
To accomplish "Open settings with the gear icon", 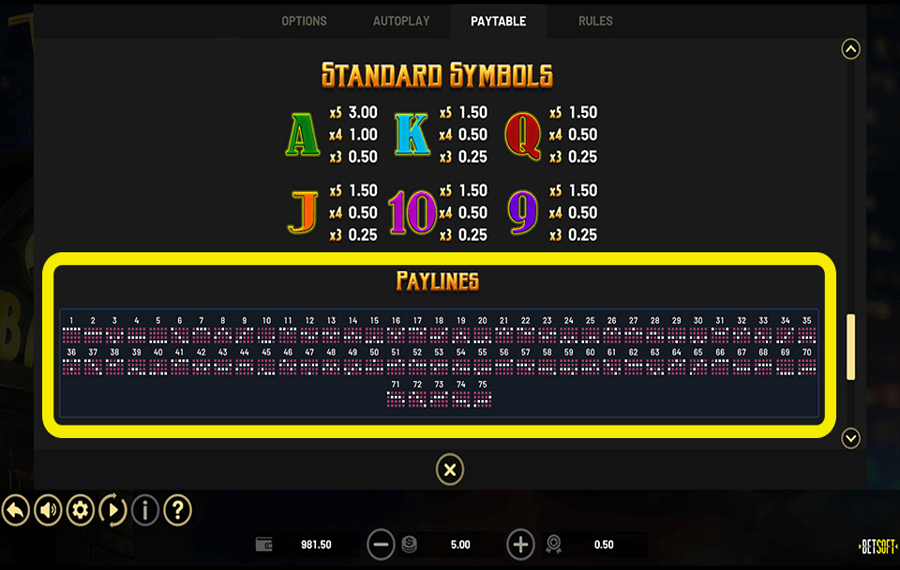I will 80,511.
